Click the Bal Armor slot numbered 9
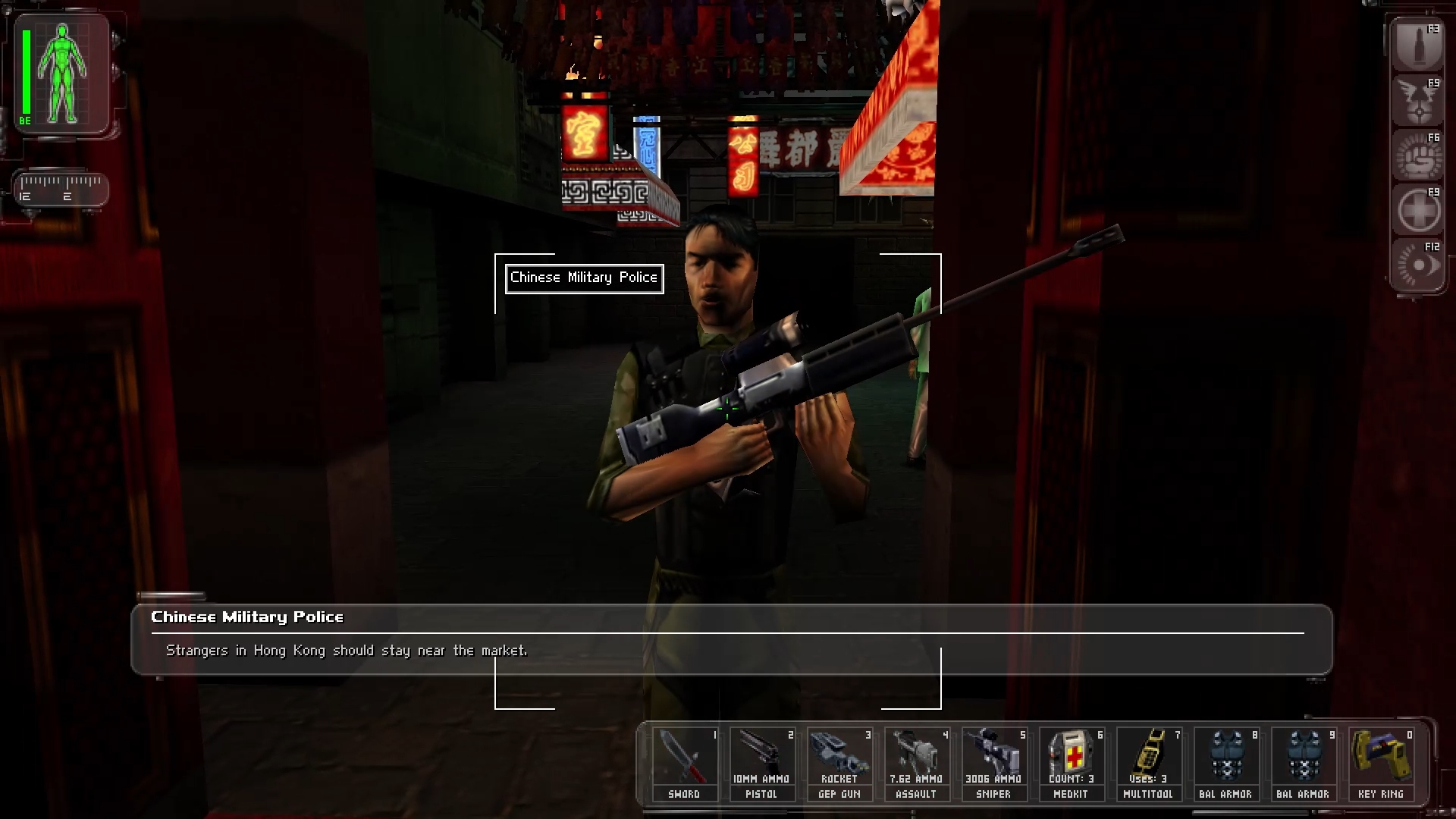The height and width of the screenshot is (819, 1456). (x=1303, y=764)
